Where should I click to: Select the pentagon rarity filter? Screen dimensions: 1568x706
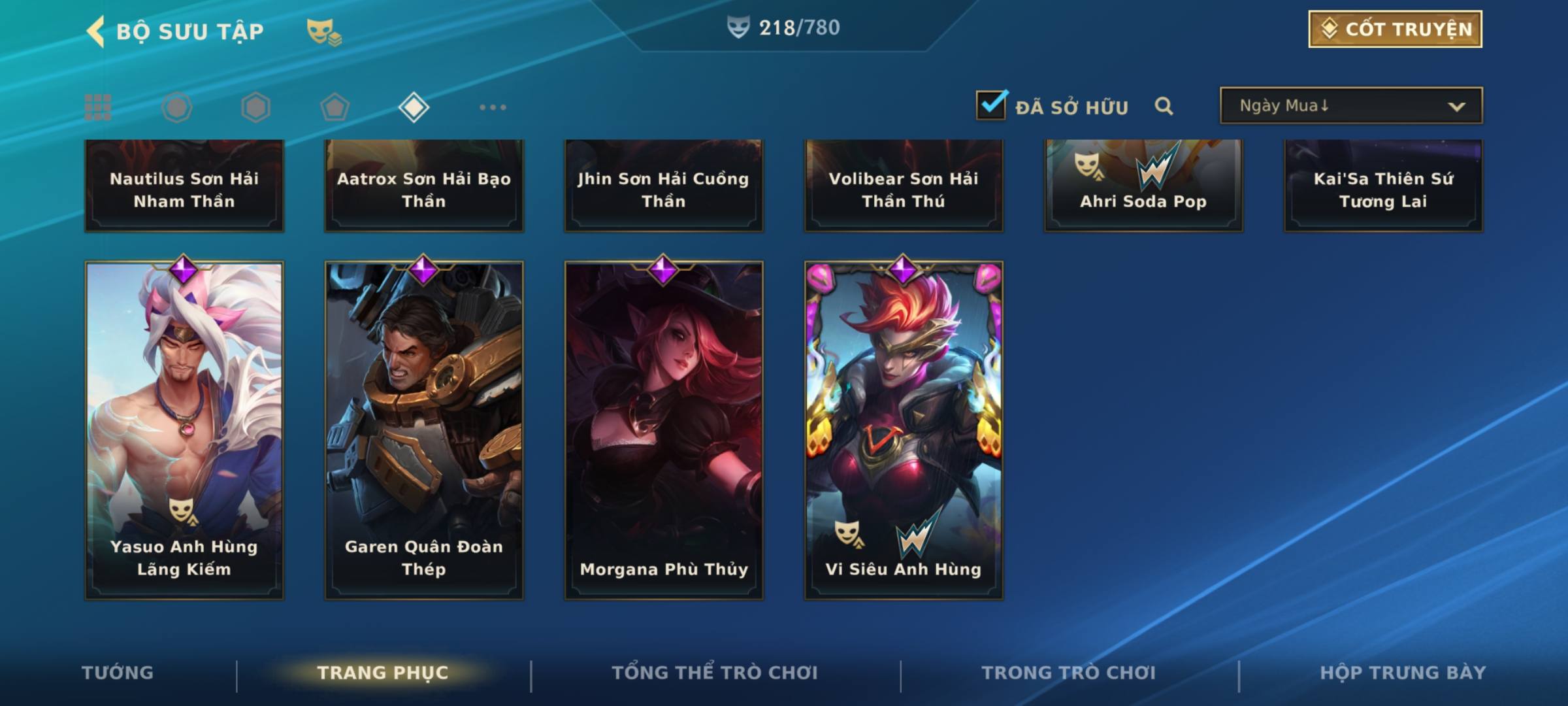(x=335, y=107)
